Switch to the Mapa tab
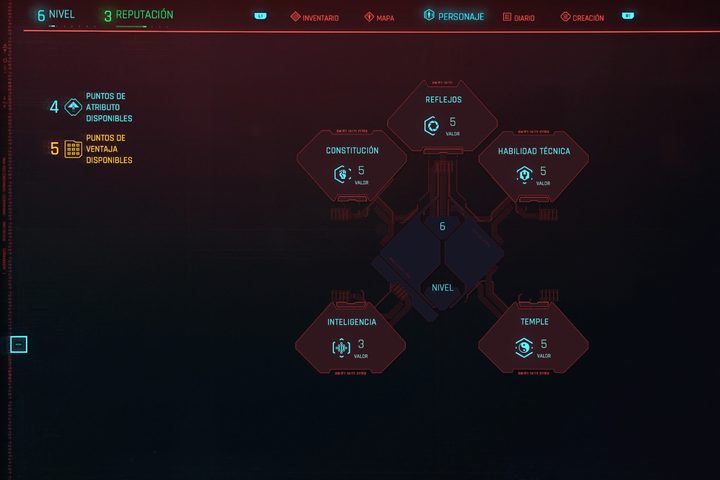 pos(379,17)
